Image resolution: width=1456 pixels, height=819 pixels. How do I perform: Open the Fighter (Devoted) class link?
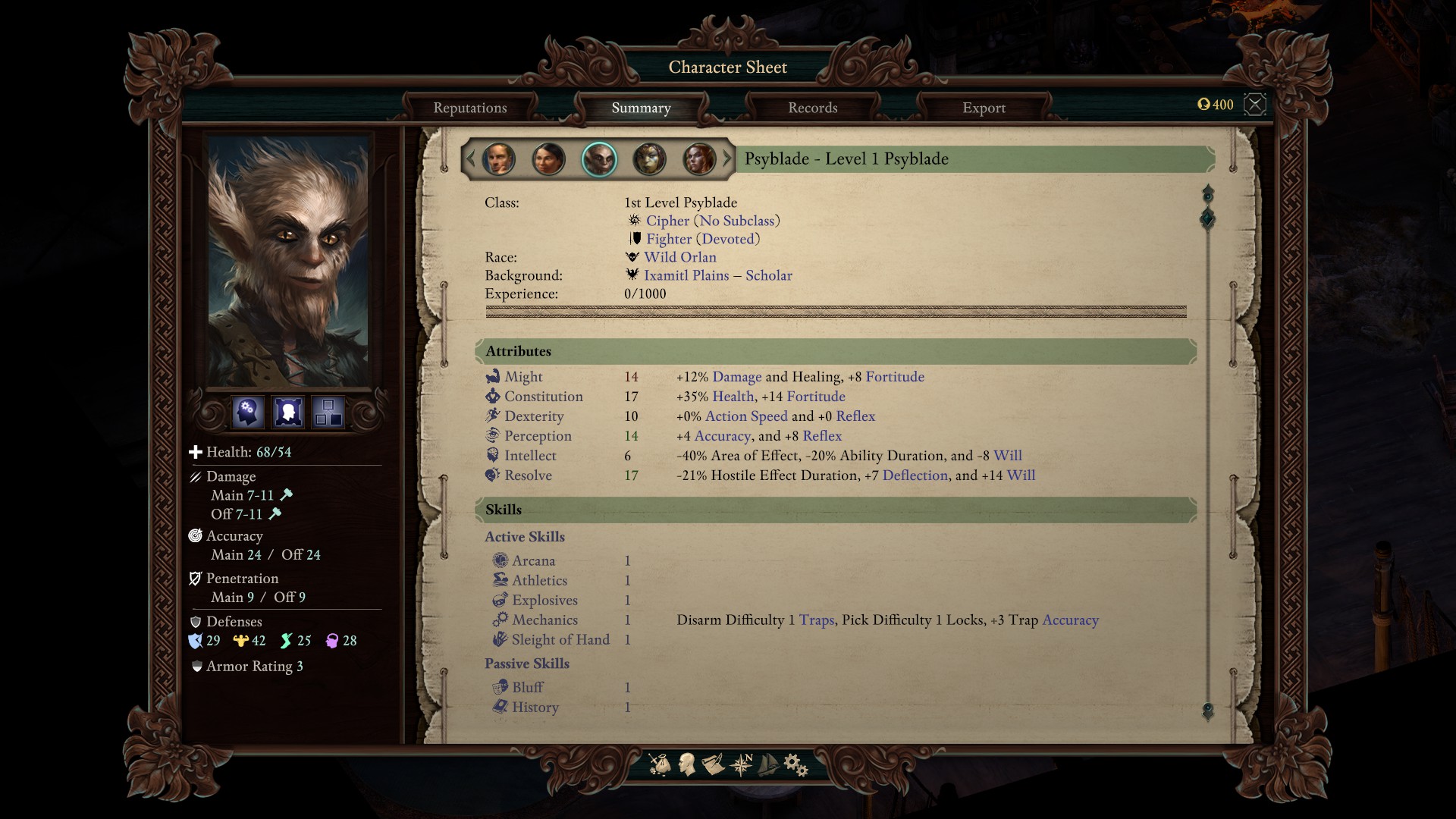(702, 239)
